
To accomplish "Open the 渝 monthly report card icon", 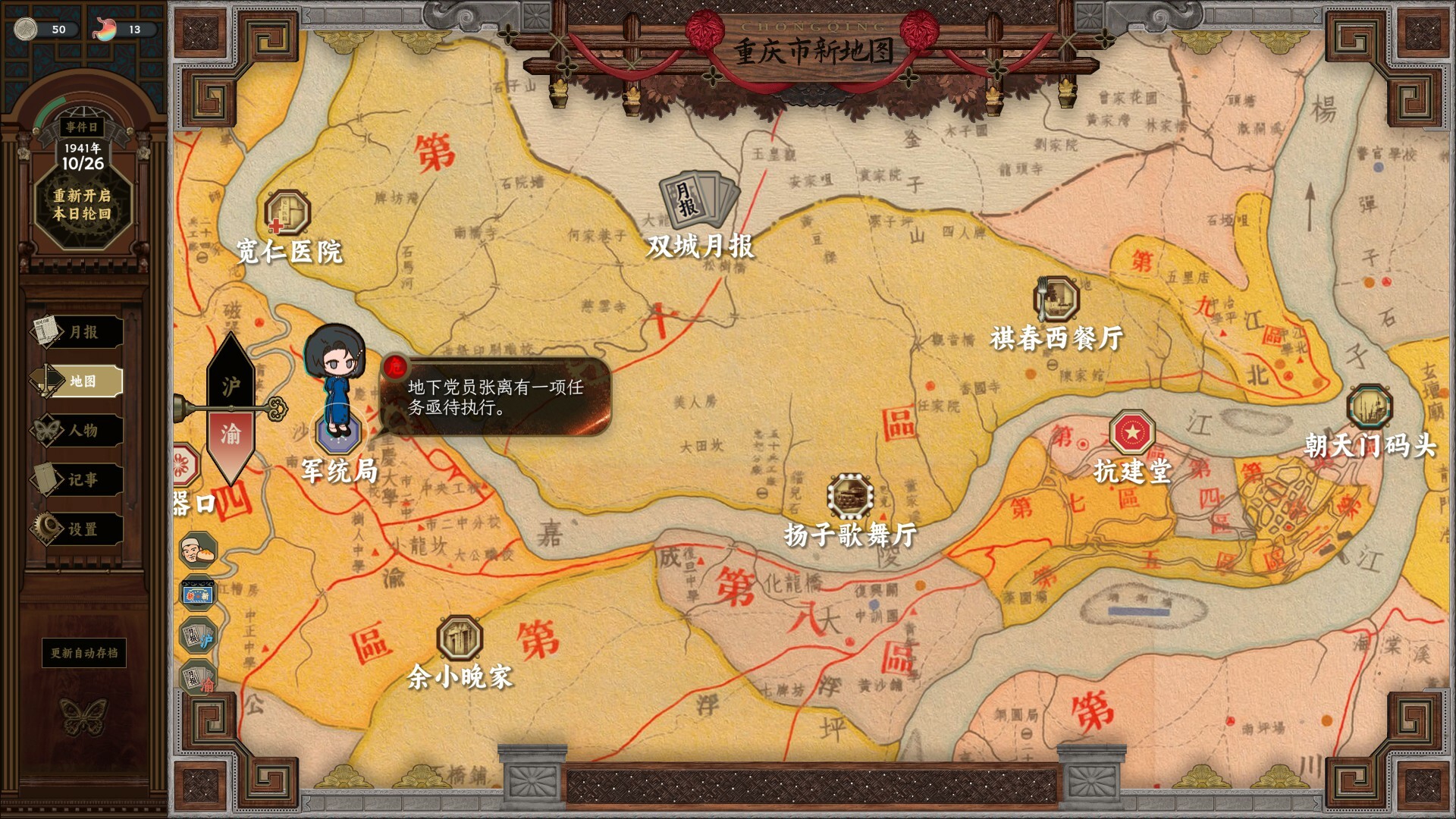I will (197, 673).
